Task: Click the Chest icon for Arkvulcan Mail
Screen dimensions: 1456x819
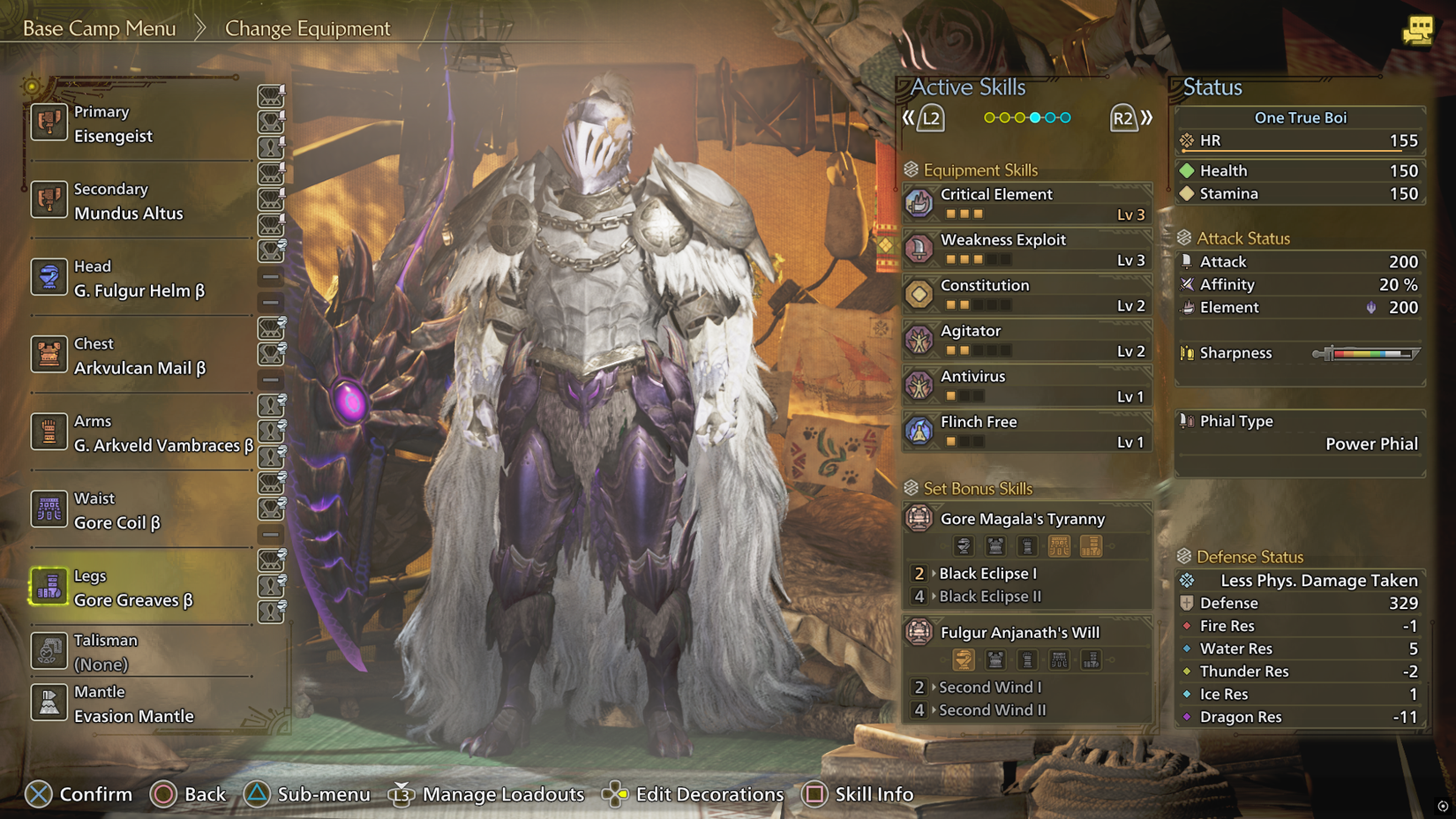Action: [49, 356]
